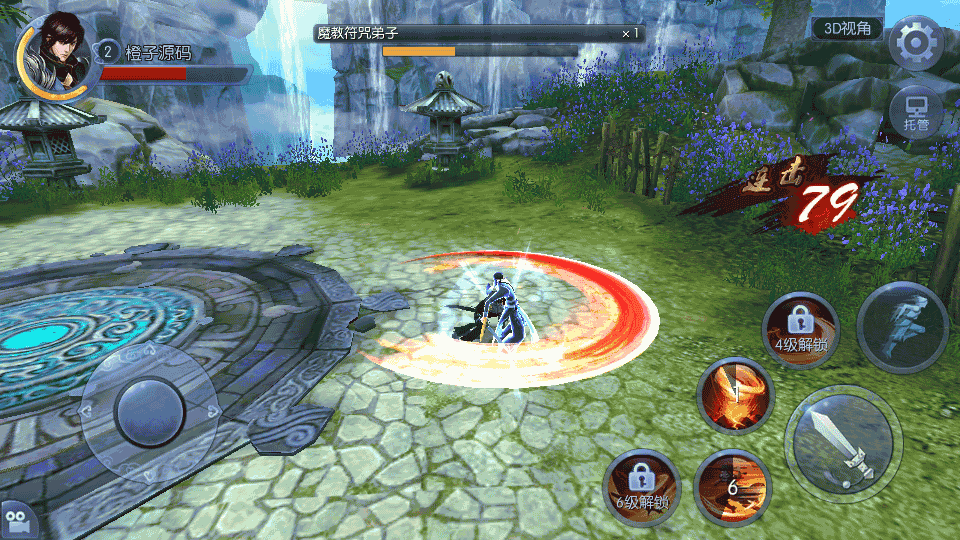Tap the locked 6级解锁 skill slot
This screenshot has height=540, width=960.
(643, 487)
